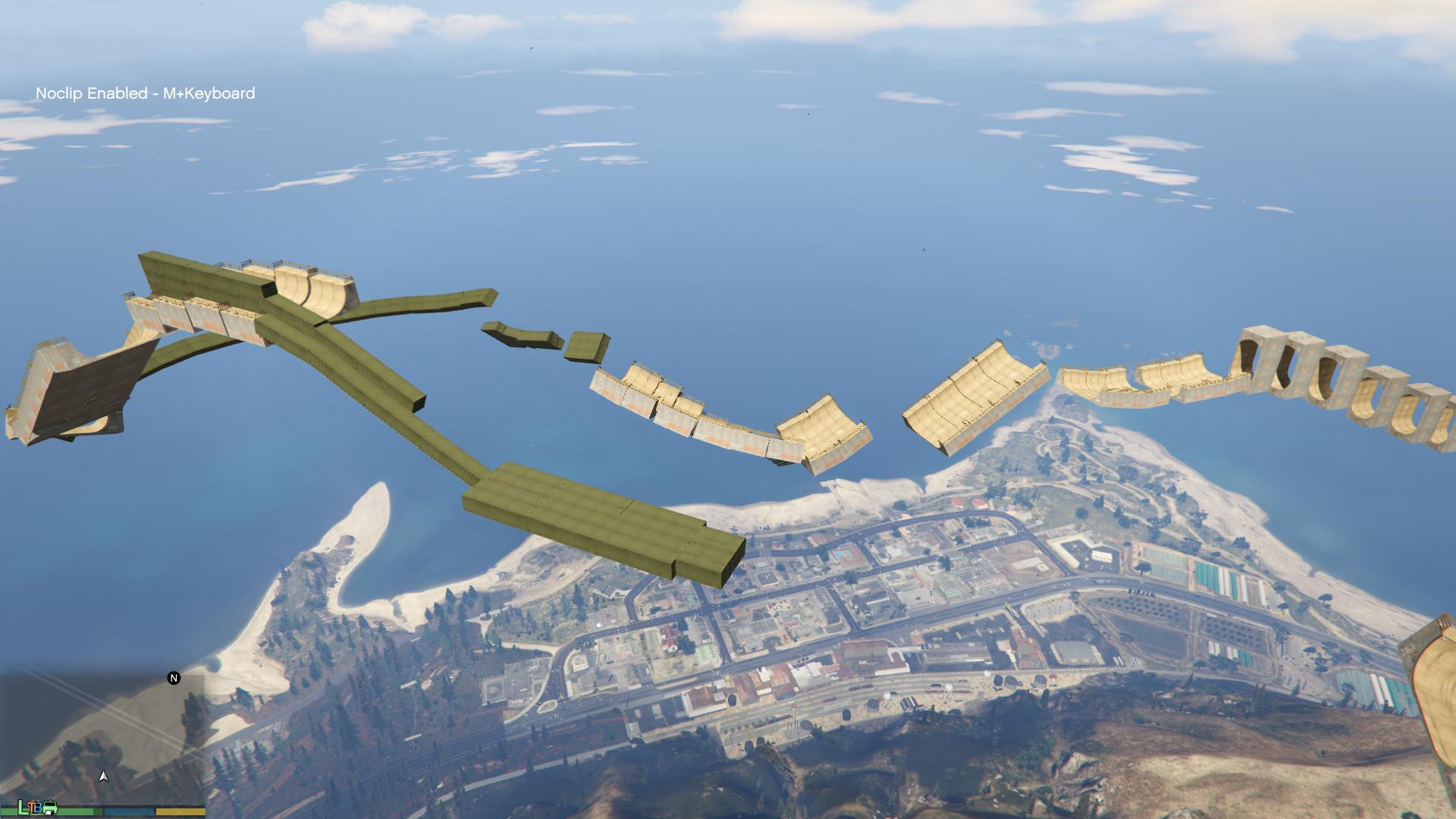The width and height of the screenshot is (1456, 819).
Task: Click the white player arrow on minimap
Action: (104, 777)
